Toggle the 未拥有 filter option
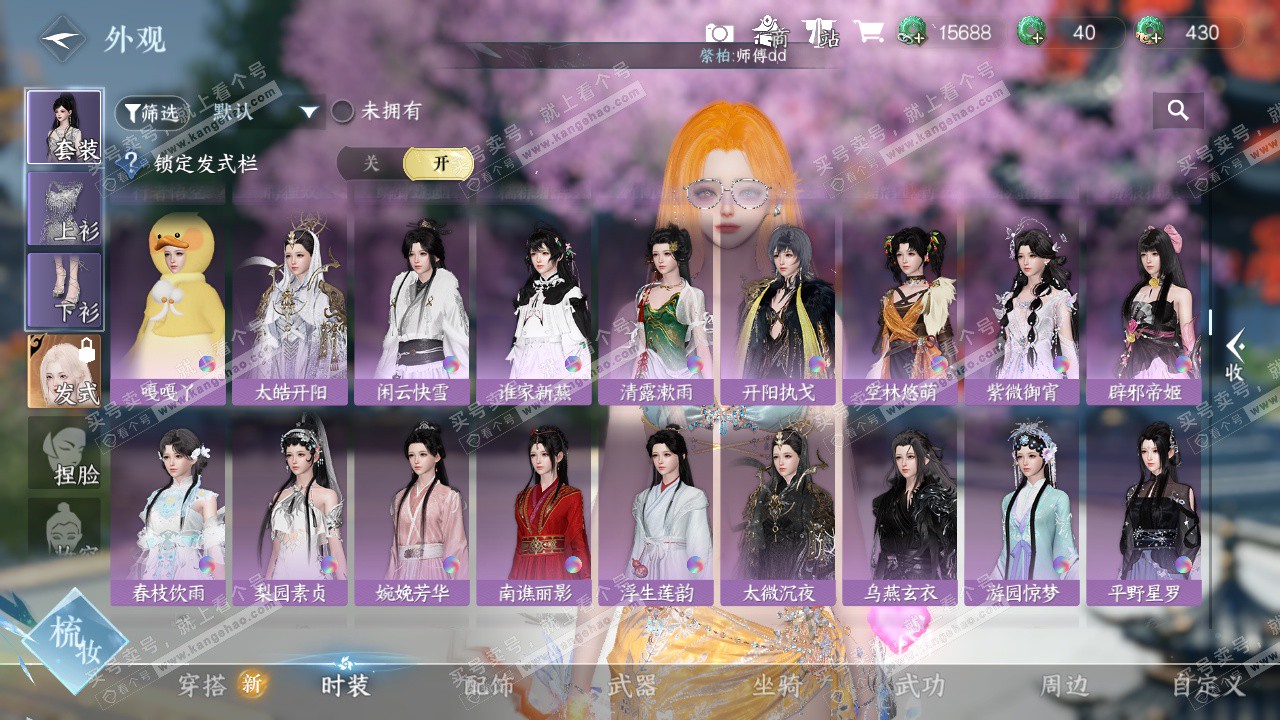Image resolution: width=1280 pixels, height=720 pixels. coord(343,111)
